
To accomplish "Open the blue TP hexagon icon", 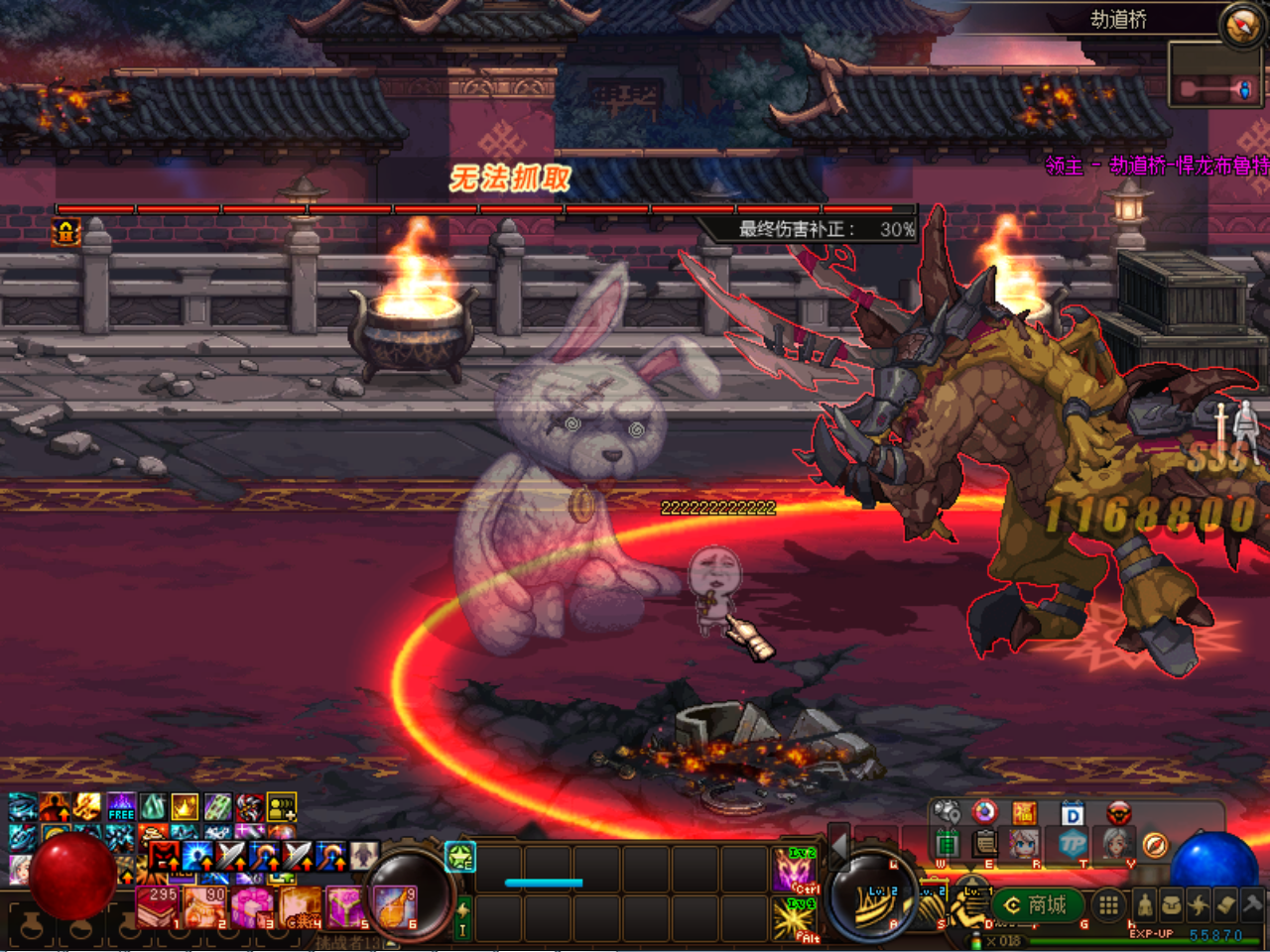I will click(x=1073, y=845).
